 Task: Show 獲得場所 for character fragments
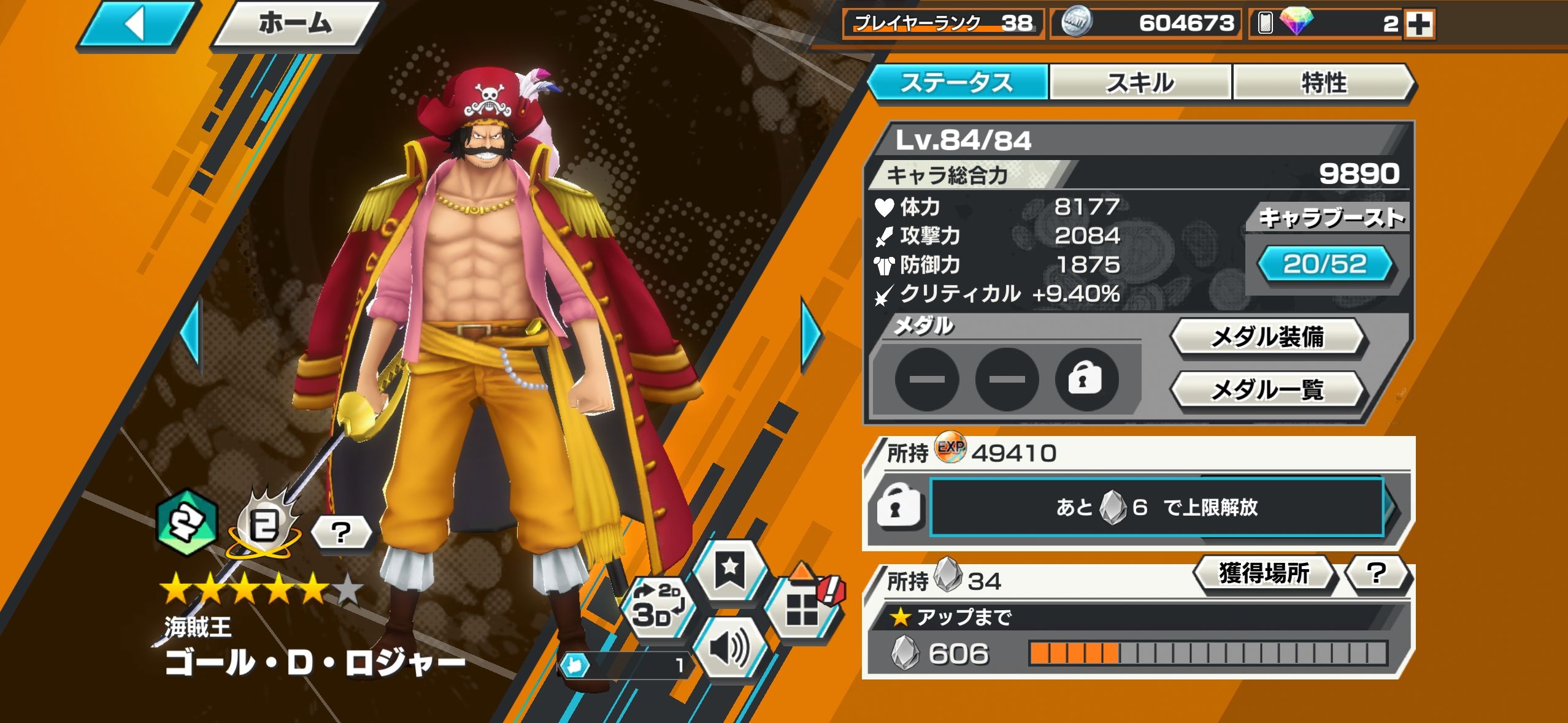pos(1264,574)
